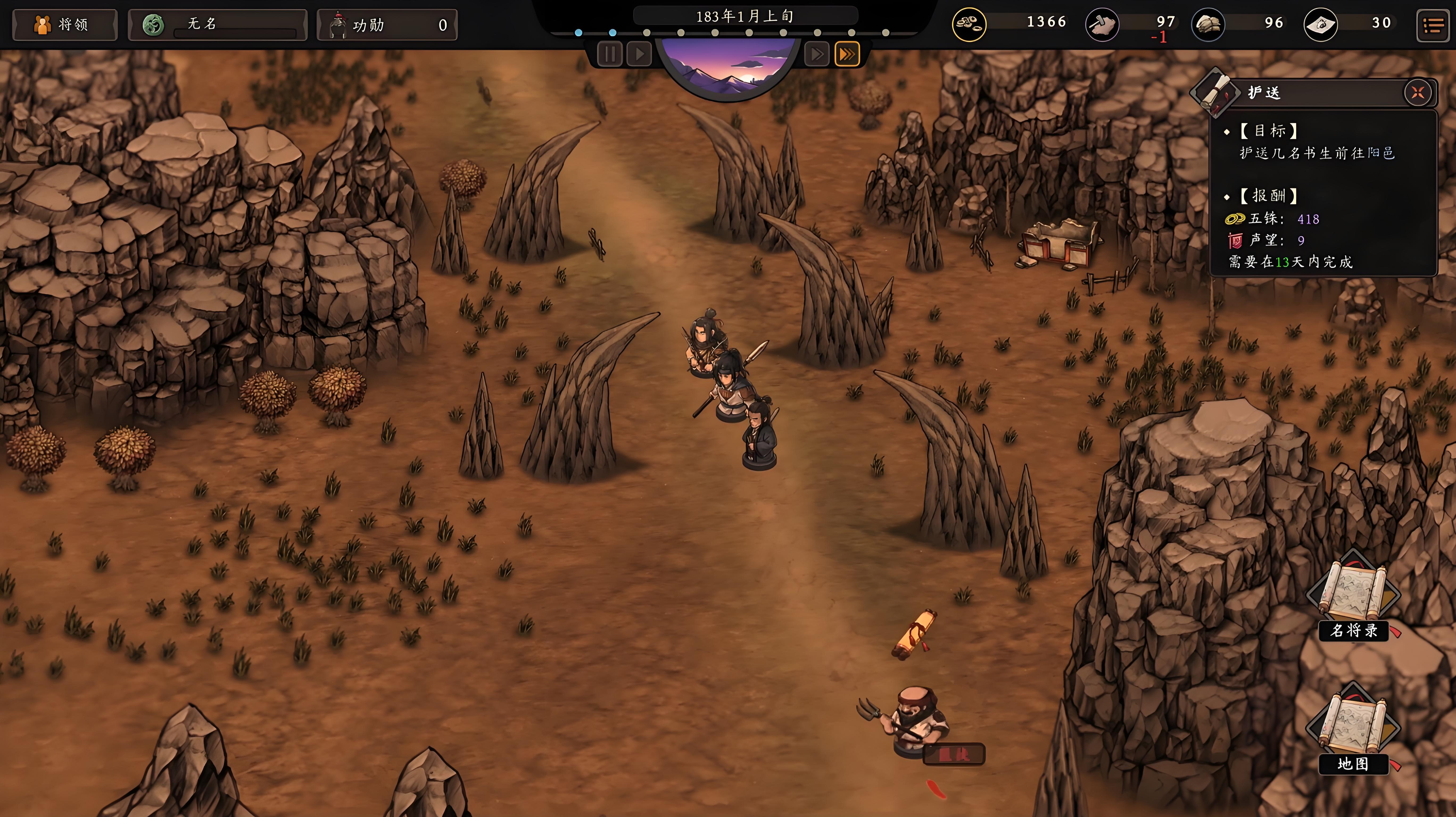Pause the game time
Image resolution: width=1456 pixels, height=817 pixels.
point(609,54)
